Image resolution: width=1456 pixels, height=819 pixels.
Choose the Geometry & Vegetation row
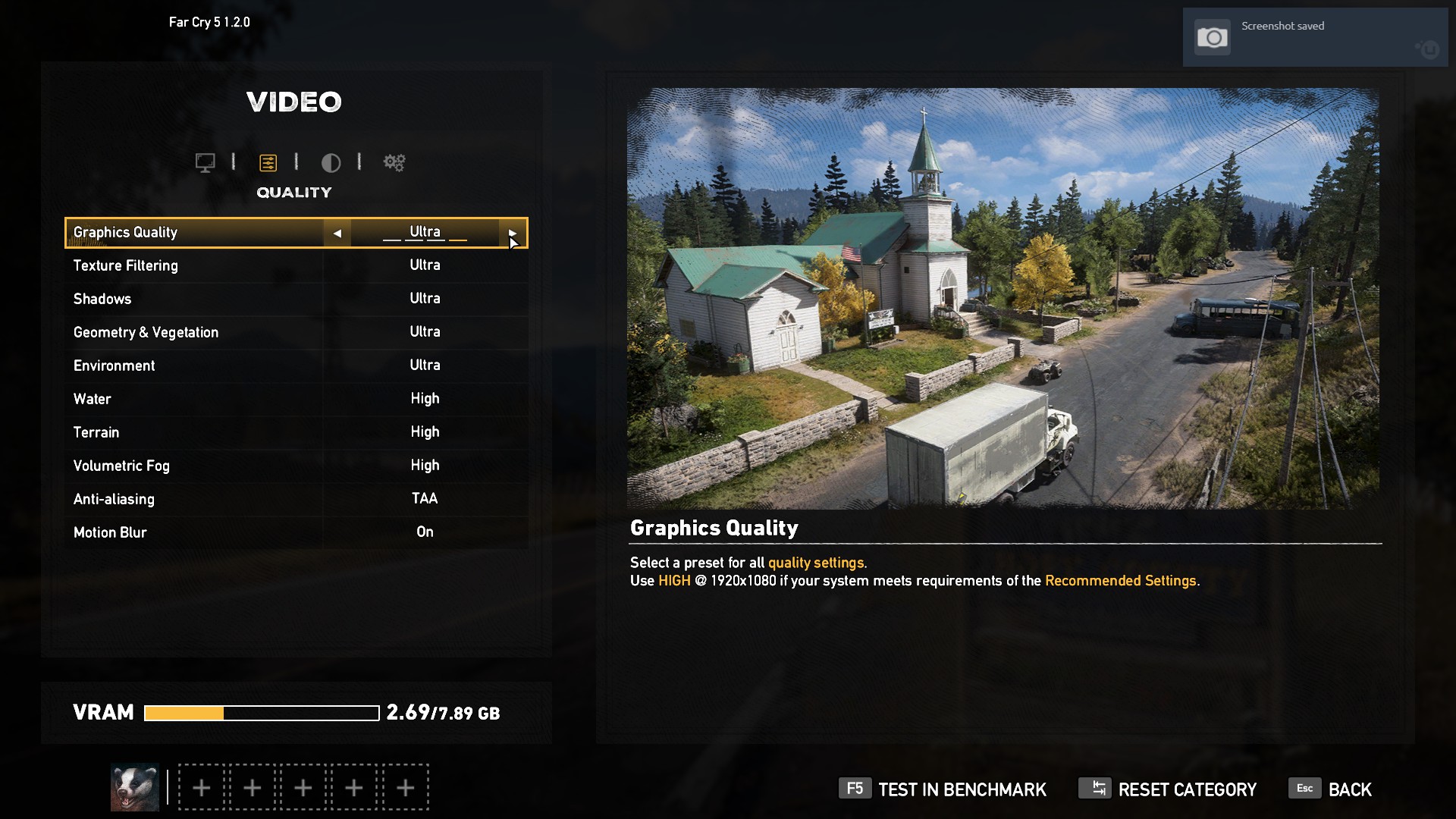coord(296,332)
